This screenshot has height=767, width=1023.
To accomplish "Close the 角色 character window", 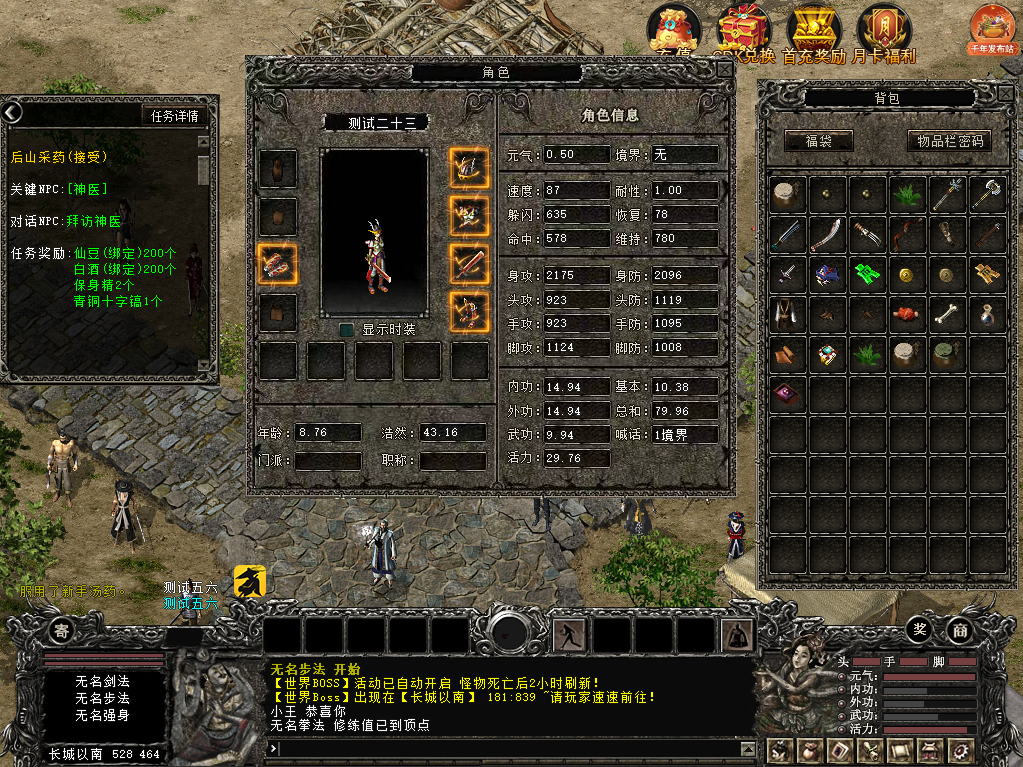I will click(x=724, y=69).
